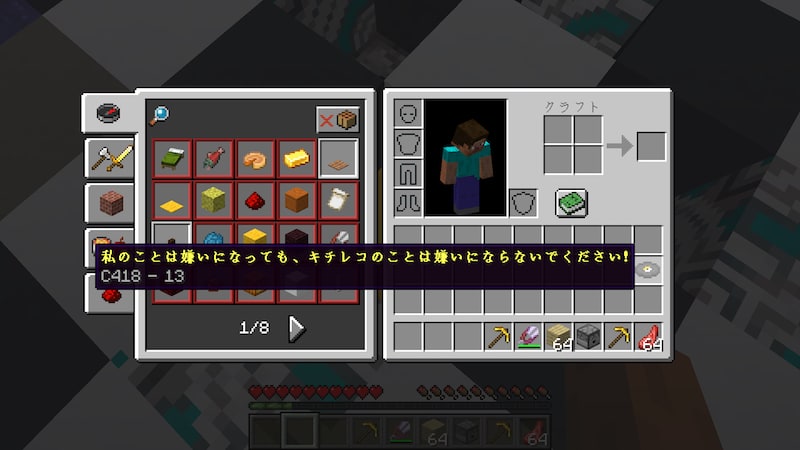Grab the gold ingot item

[297, 158]
